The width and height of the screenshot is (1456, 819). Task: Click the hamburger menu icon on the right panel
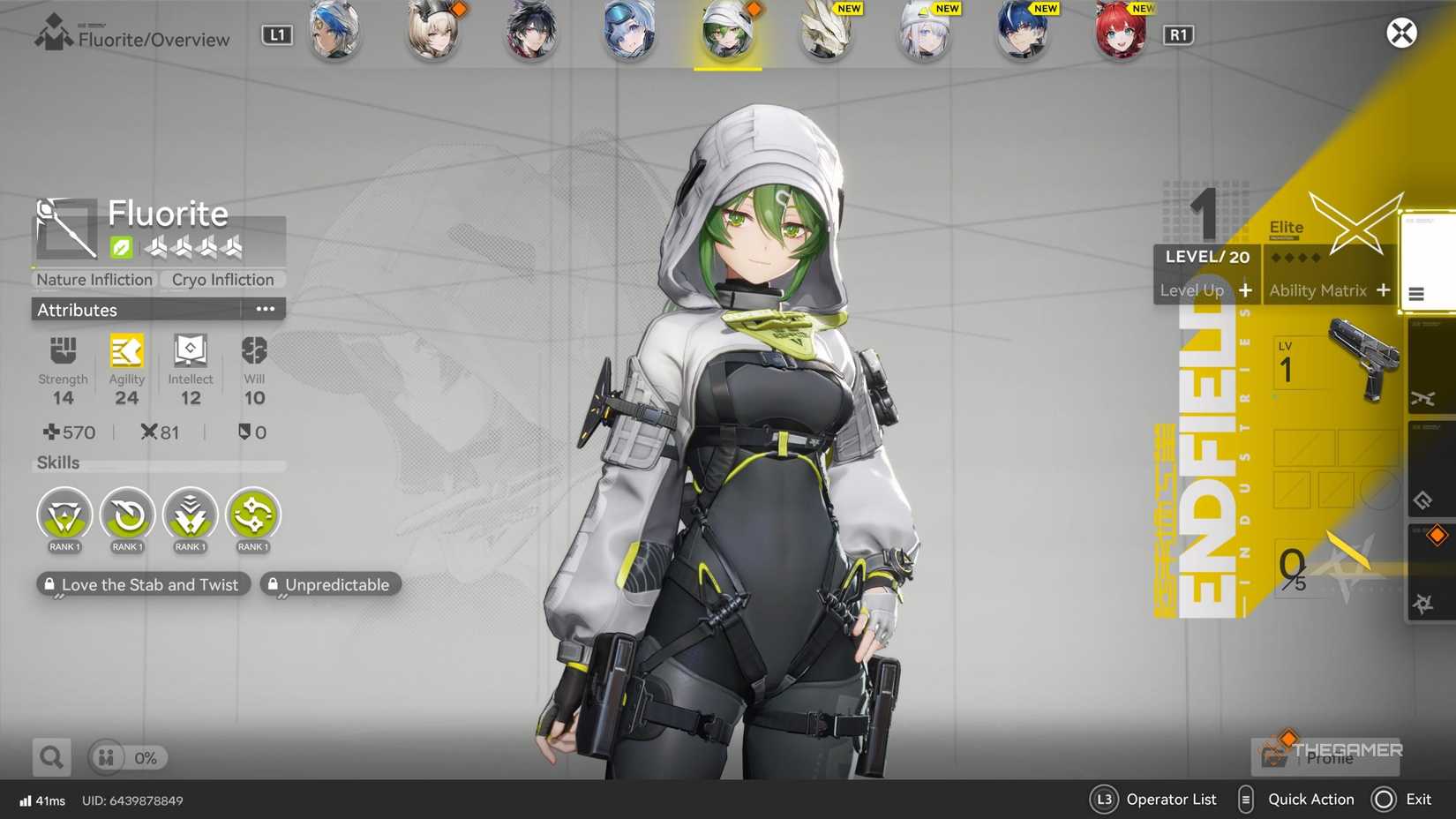click(1418, 295)
